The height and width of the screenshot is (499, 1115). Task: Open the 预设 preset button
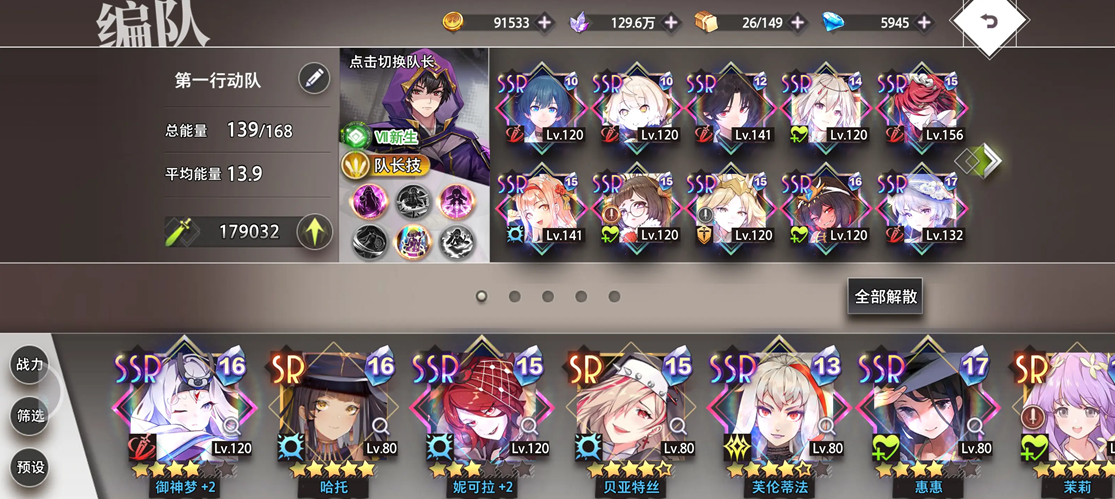tap(30, 466)
